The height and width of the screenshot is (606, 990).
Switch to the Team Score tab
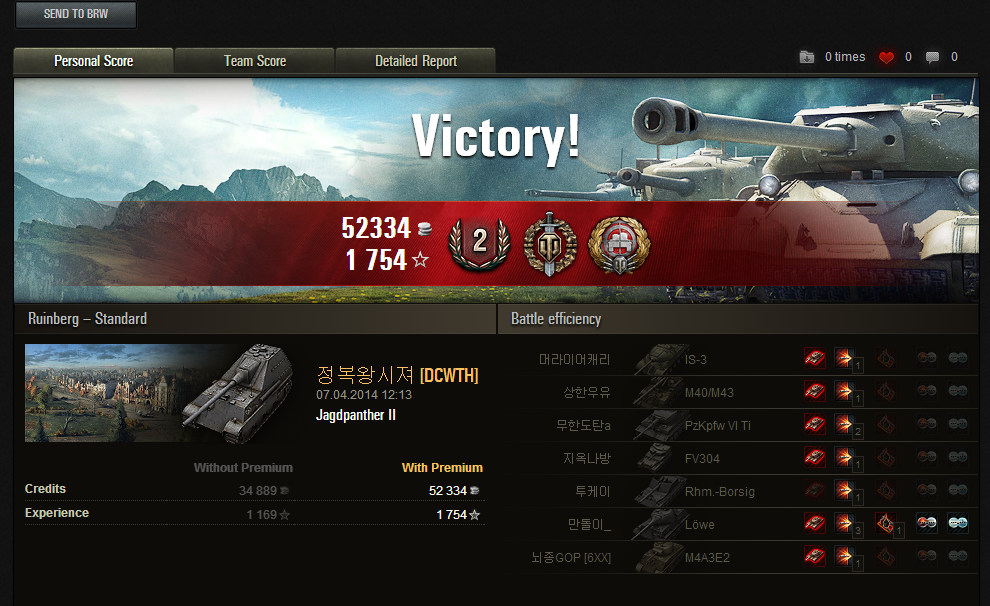(255, 61)
